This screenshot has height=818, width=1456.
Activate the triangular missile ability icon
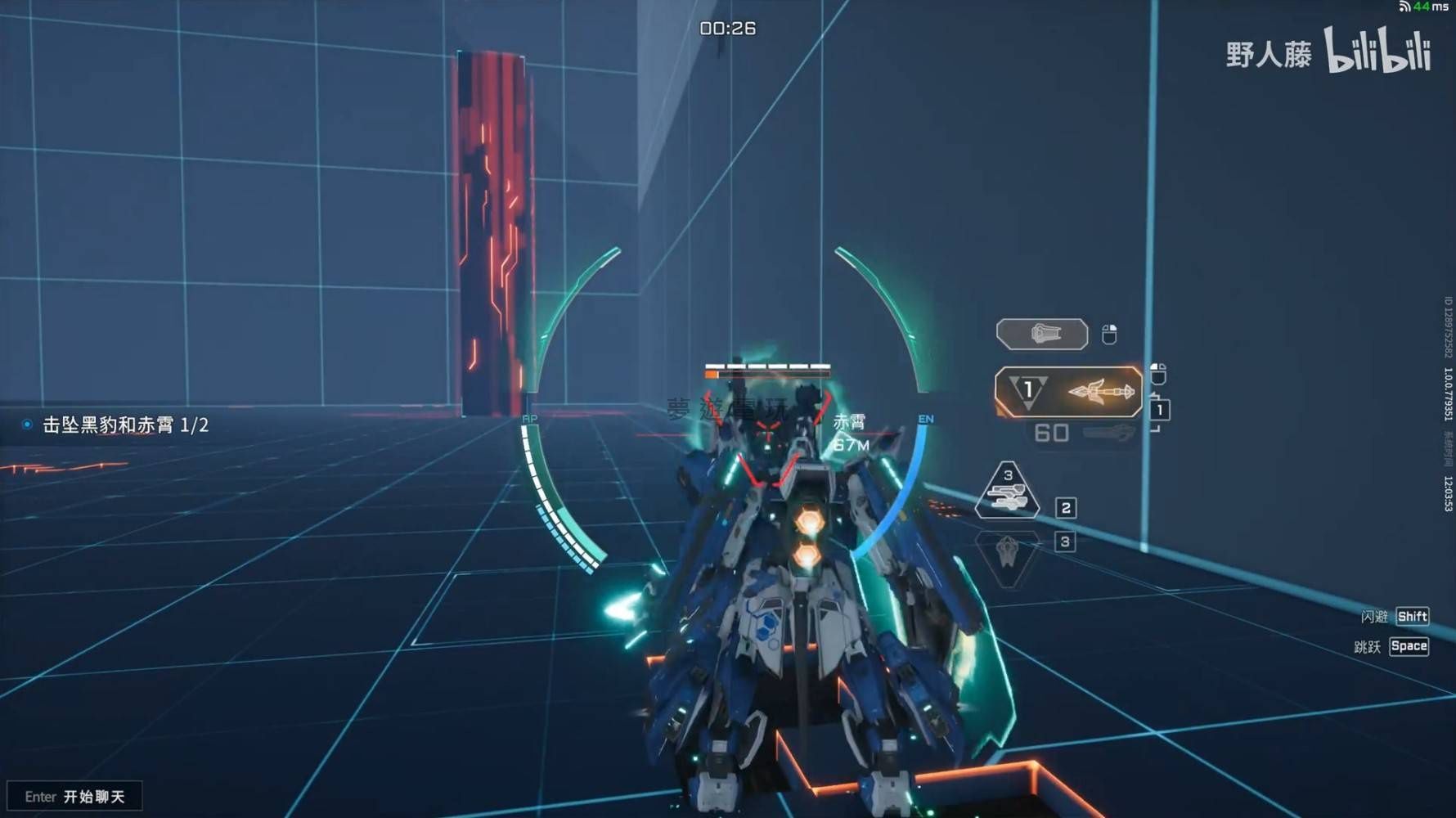coord(1007,492)
